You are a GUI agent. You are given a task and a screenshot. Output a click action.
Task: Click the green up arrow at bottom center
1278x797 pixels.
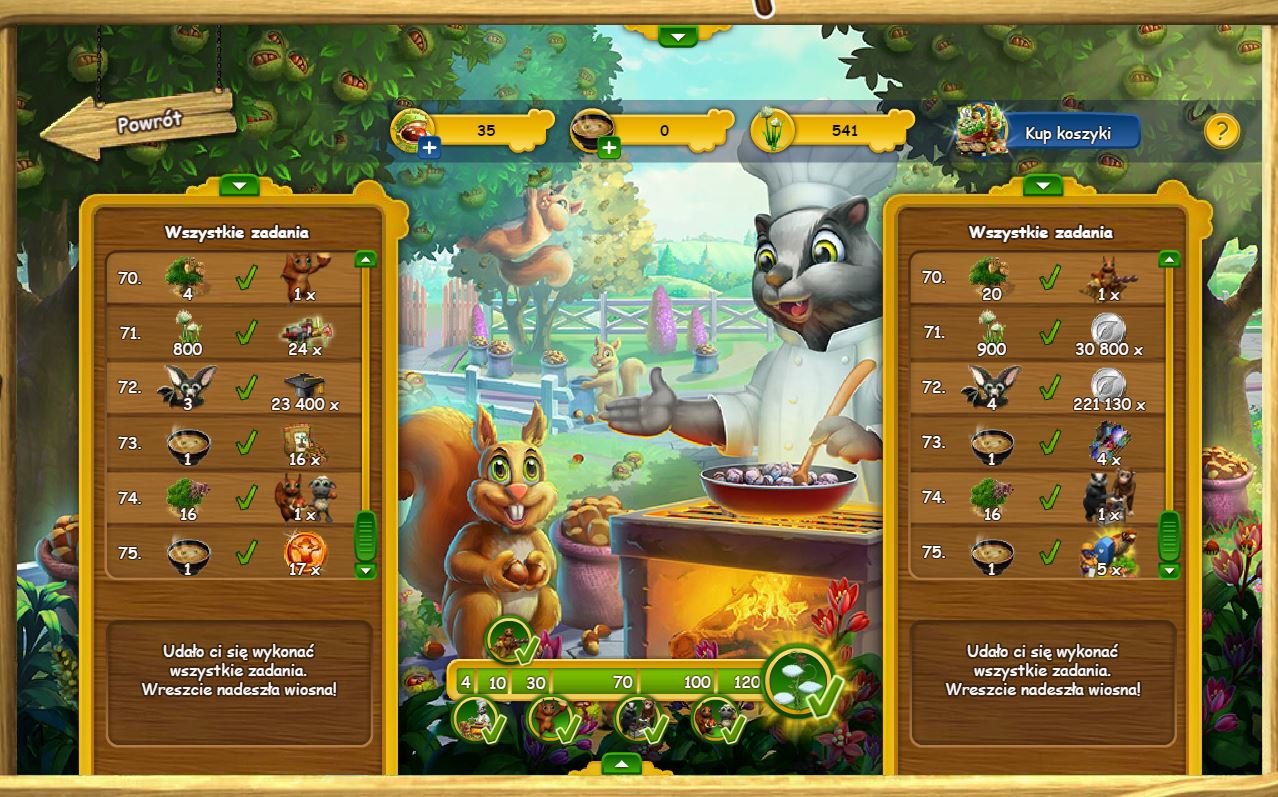622,765
